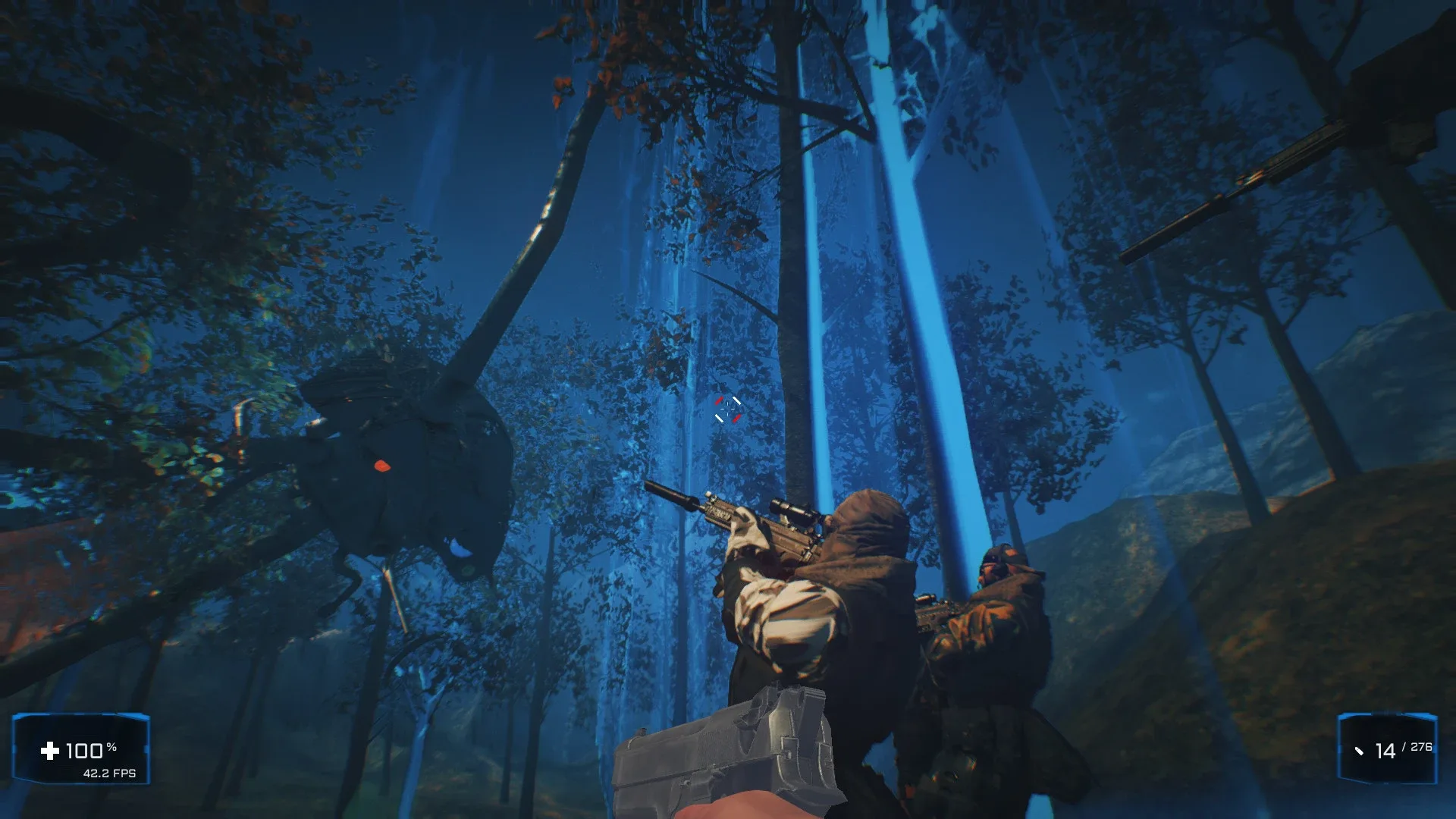Click the 276 reserve ammo count
This screenshot has height=819, width=1456.
tap(1422, 747)
